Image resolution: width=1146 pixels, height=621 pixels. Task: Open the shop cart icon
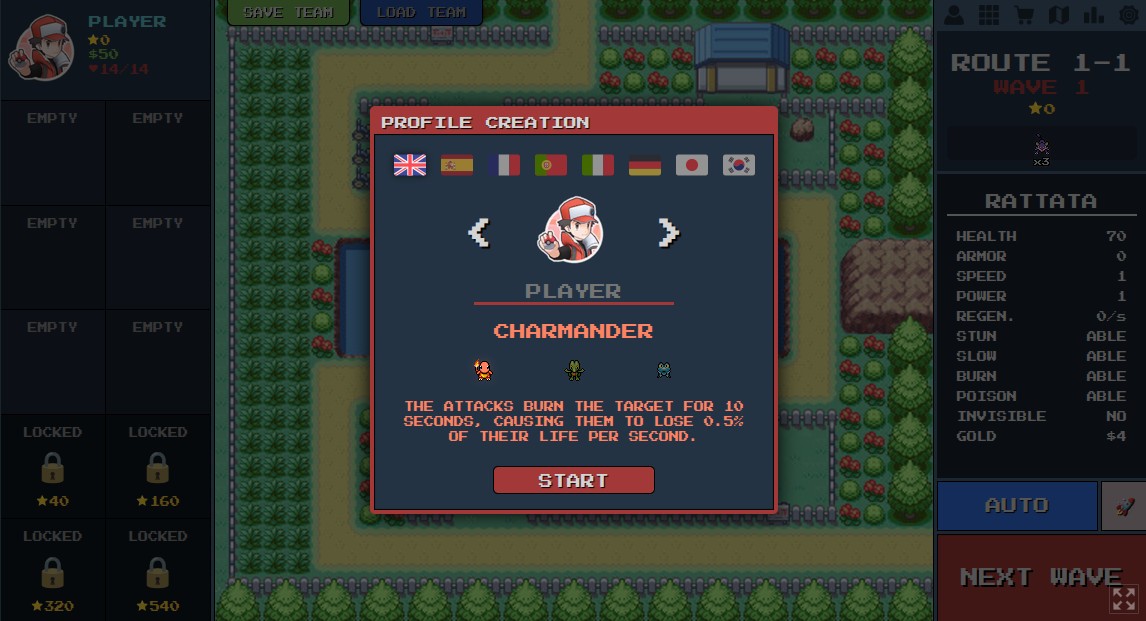(1023, 15)
